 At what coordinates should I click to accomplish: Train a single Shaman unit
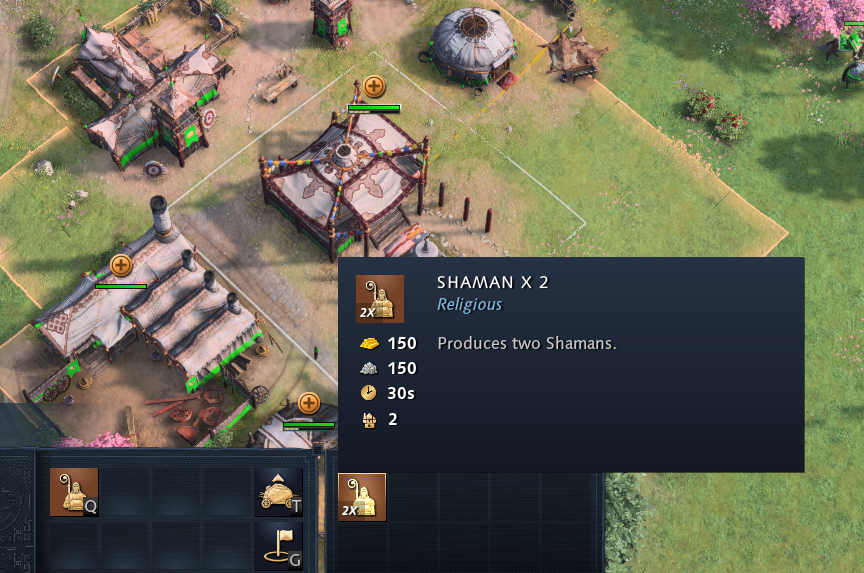74,492
